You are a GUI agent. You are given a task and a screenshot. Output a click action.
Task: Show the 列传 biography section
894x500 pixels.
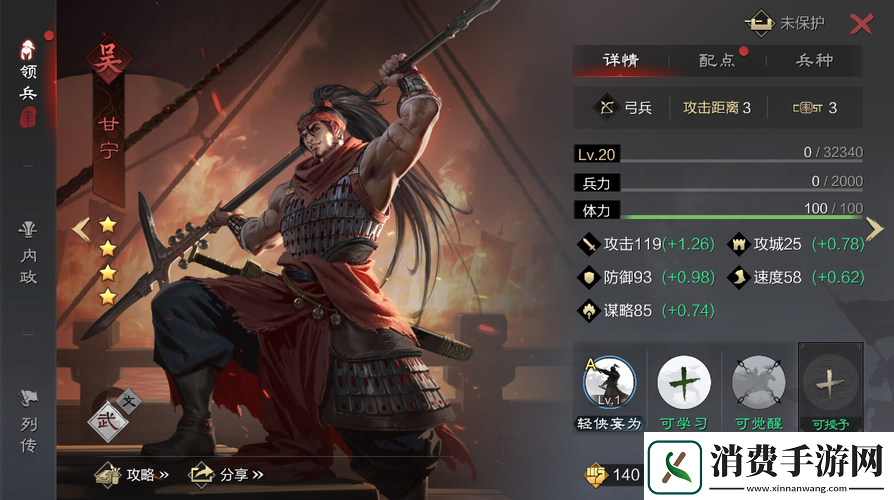point(29,422)
